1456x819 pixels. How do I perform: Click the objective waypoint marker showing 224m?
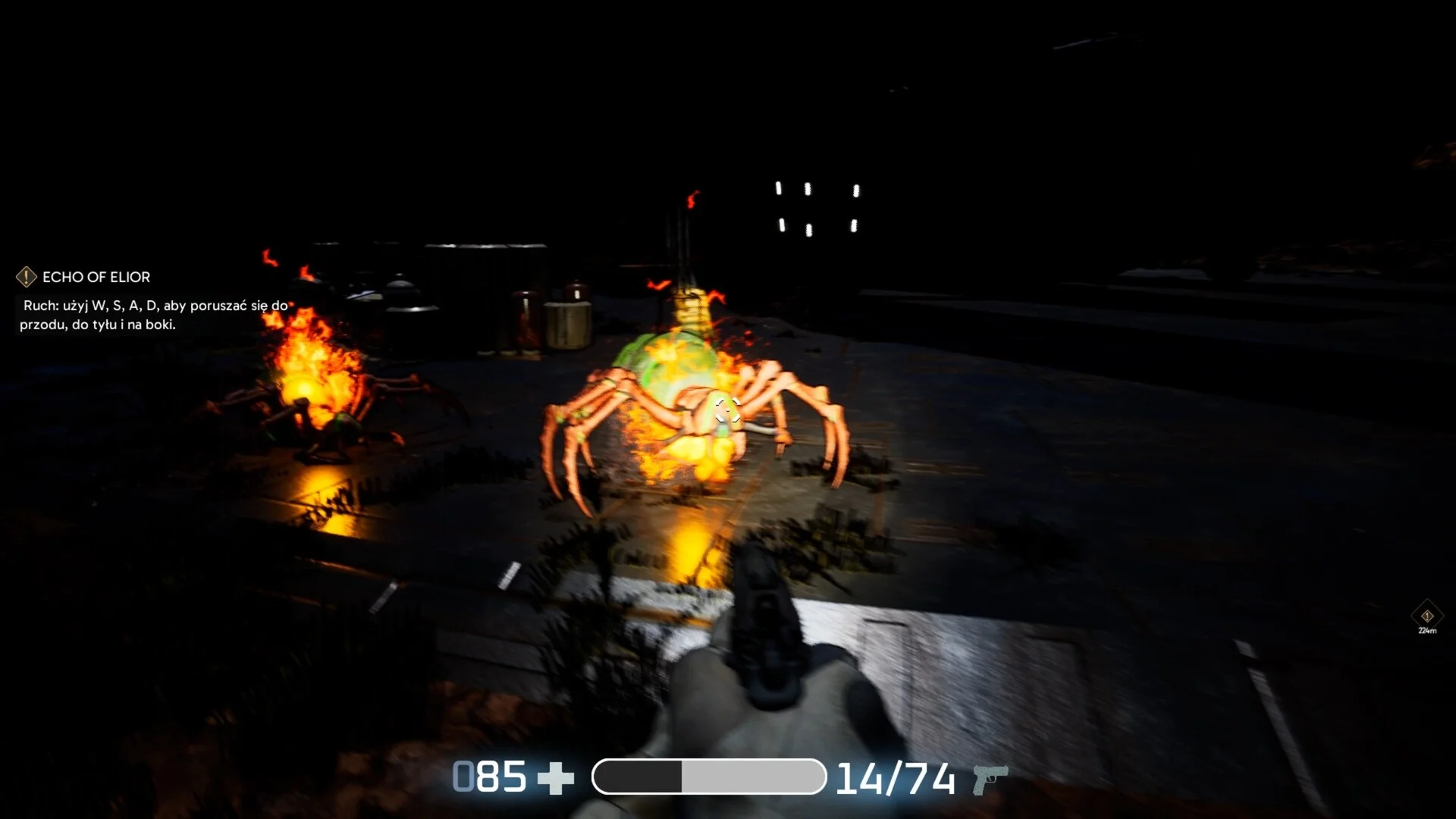pyautogui.click(x=1427, y=617)
